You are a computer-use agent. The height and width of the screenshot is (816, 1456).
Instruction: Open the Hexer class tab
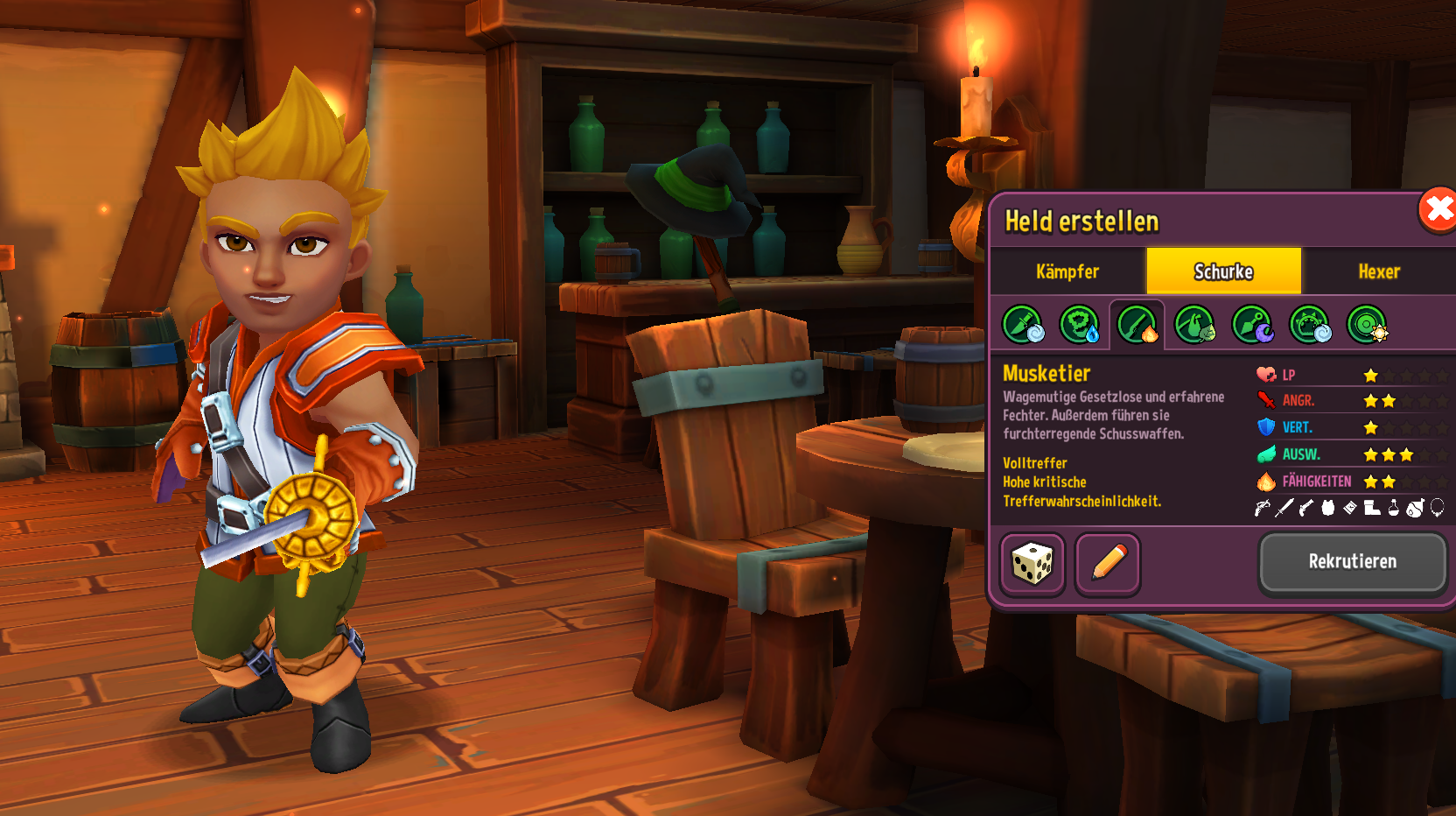coord(1379,271)
